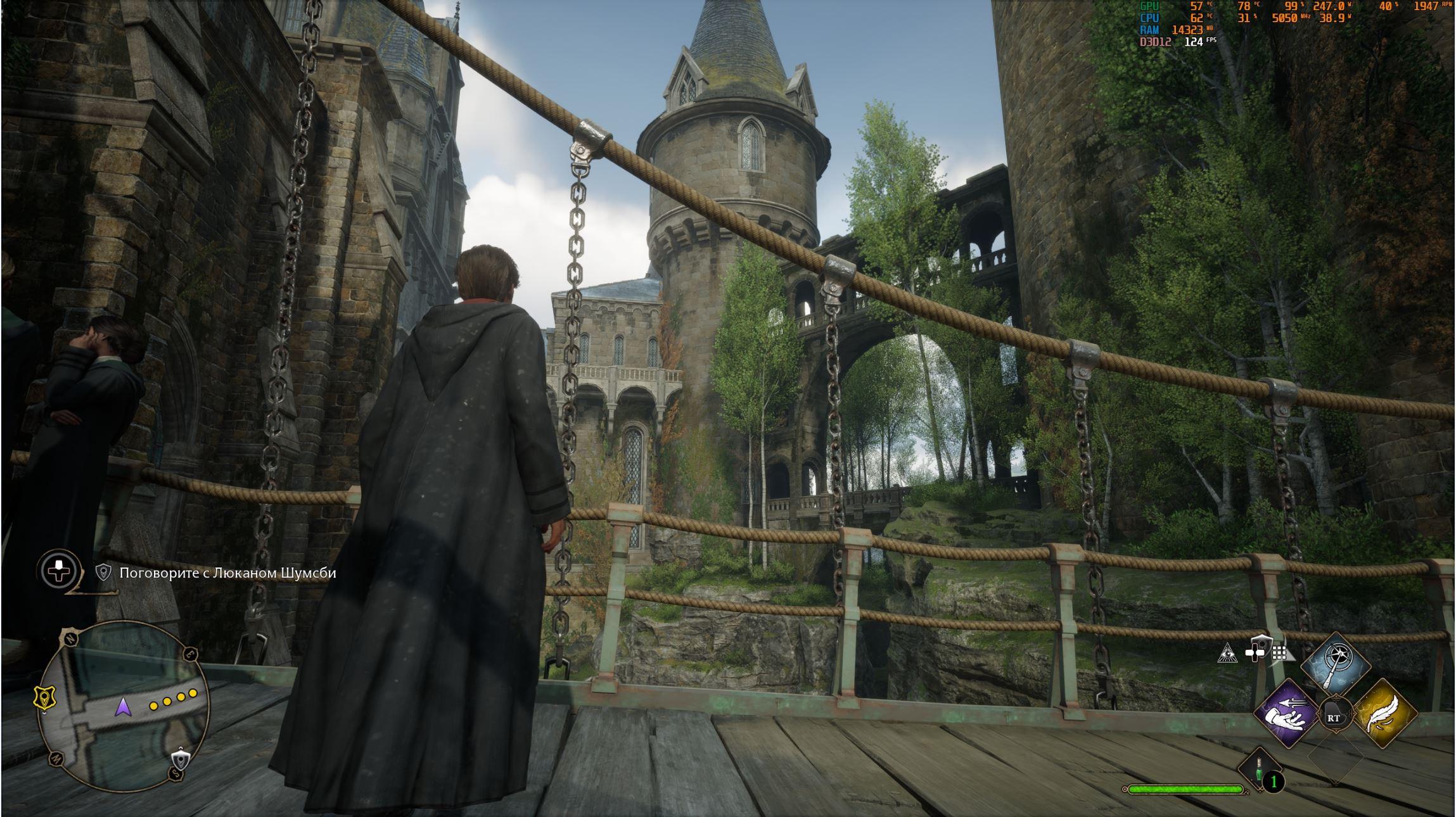1456x817 pixels.
Task: Select the quest objective 'Поговорите с Люканом Шумсби'
Action: pos(227,573)
